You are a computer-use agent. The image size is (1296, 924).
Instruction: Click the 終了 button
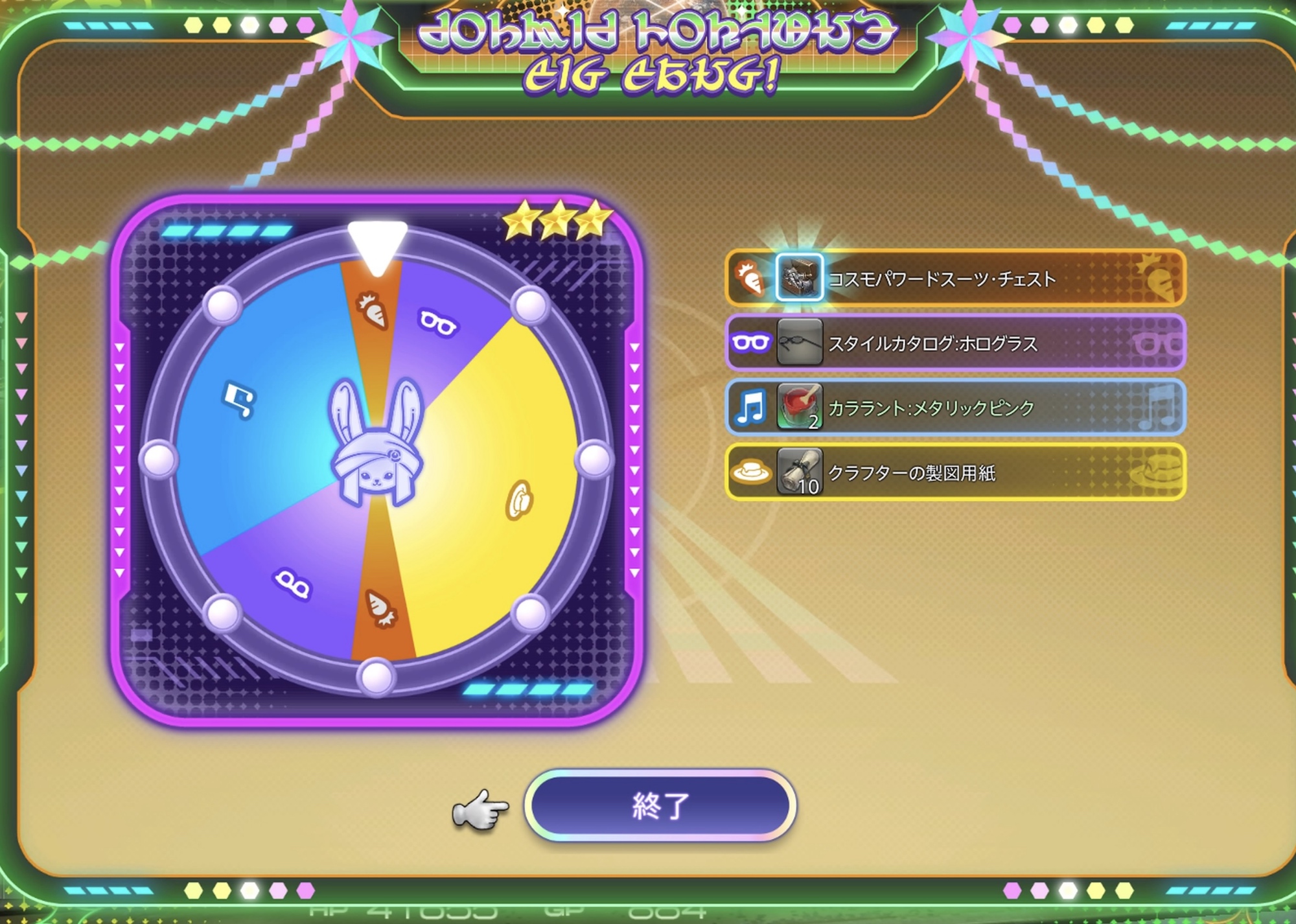[x=660, y=806]
